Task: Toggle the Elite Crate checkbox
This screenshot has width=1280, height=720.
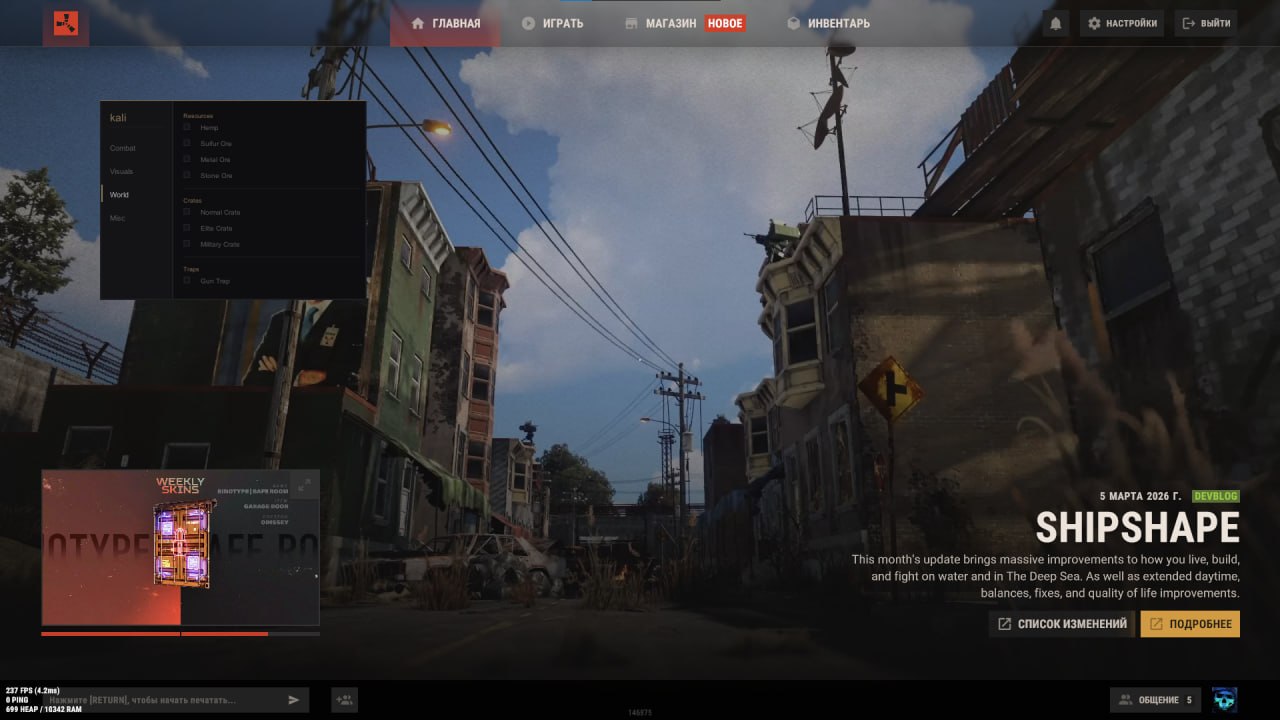Action: pos(185,228)
